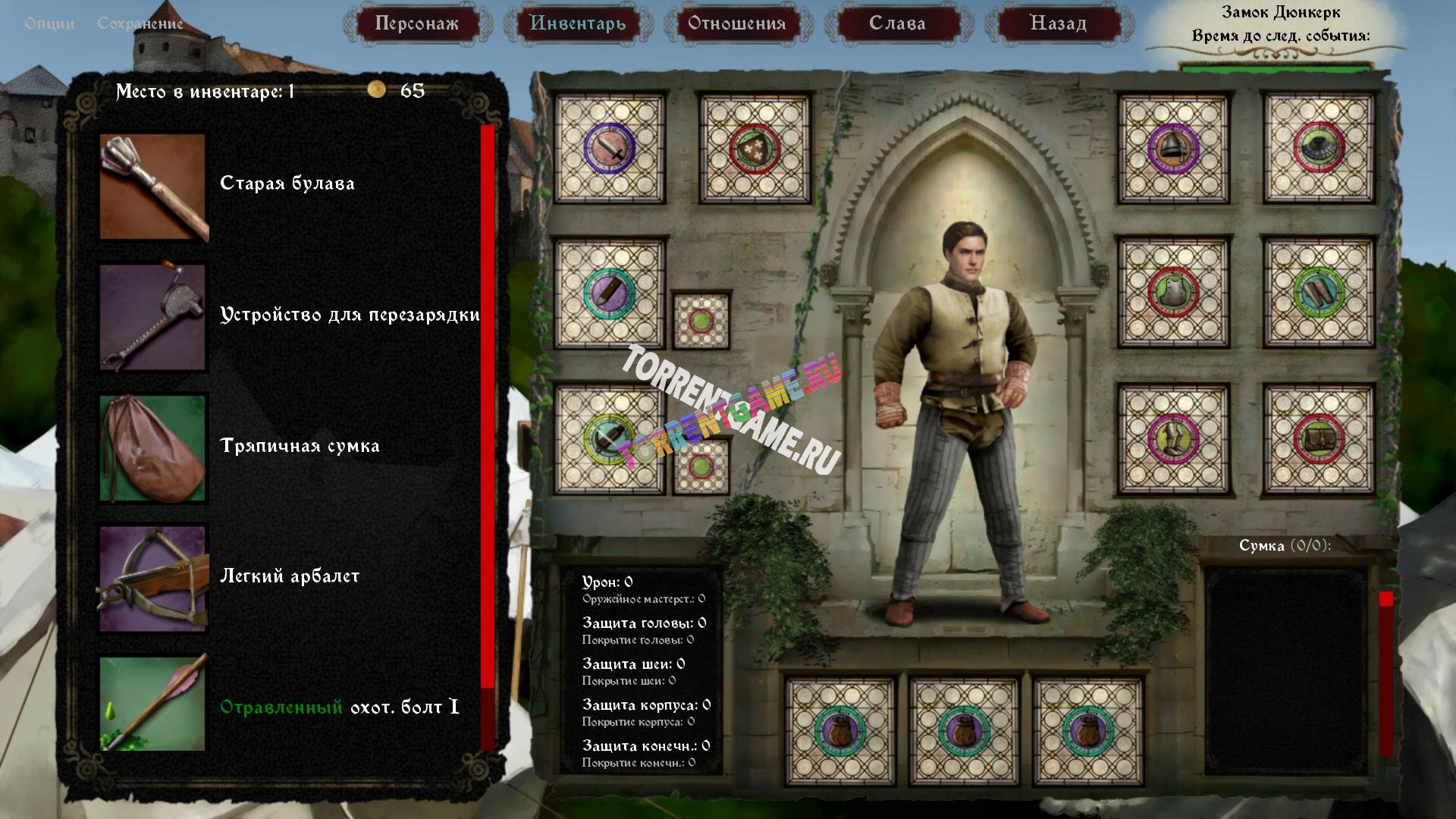This screenshot has width=1456, height=819.
Task: Click the helmet equipment slot
Action: pyautogui.click(x=1173, y=149)
